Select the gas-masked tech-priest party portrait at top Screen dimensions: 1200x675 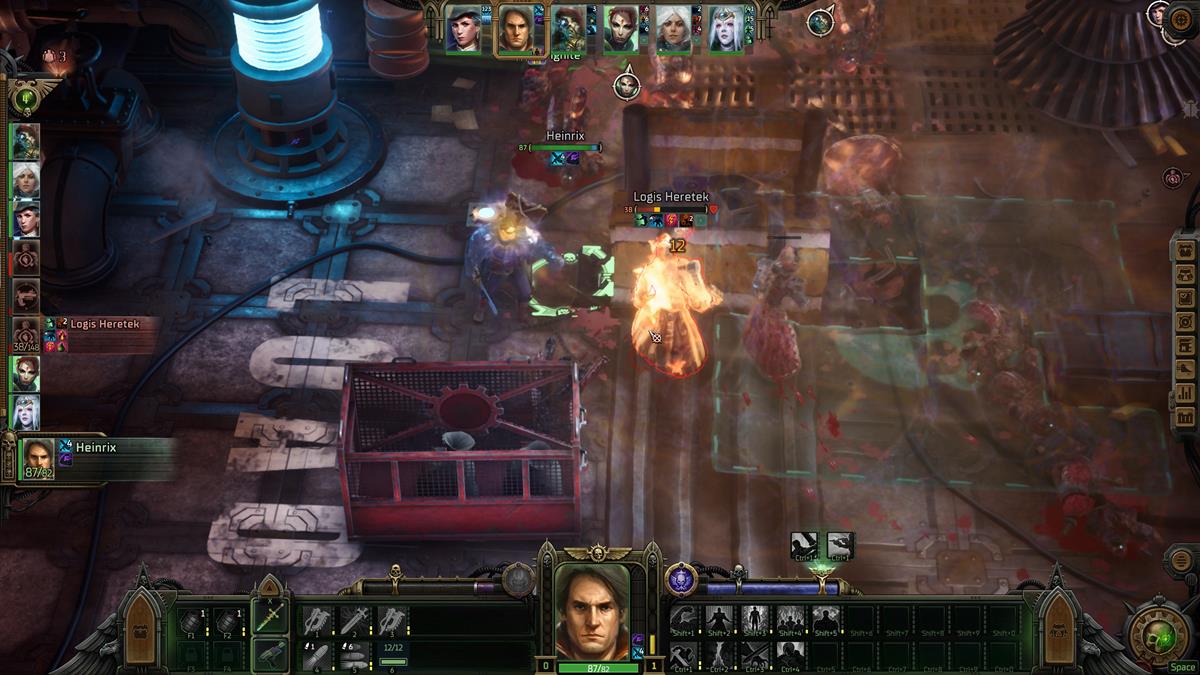pos(568,27)
